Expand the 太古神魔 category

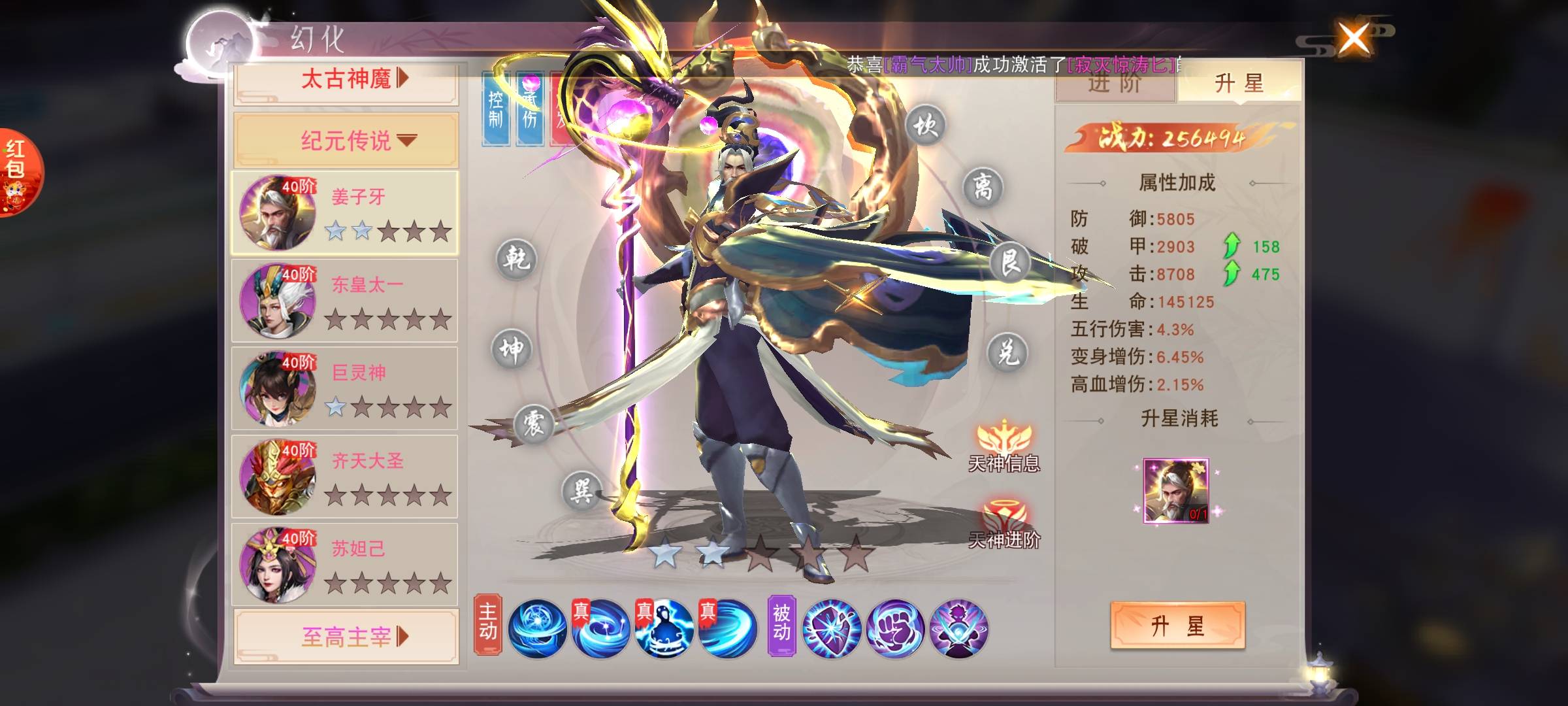(x=346, y=80)
